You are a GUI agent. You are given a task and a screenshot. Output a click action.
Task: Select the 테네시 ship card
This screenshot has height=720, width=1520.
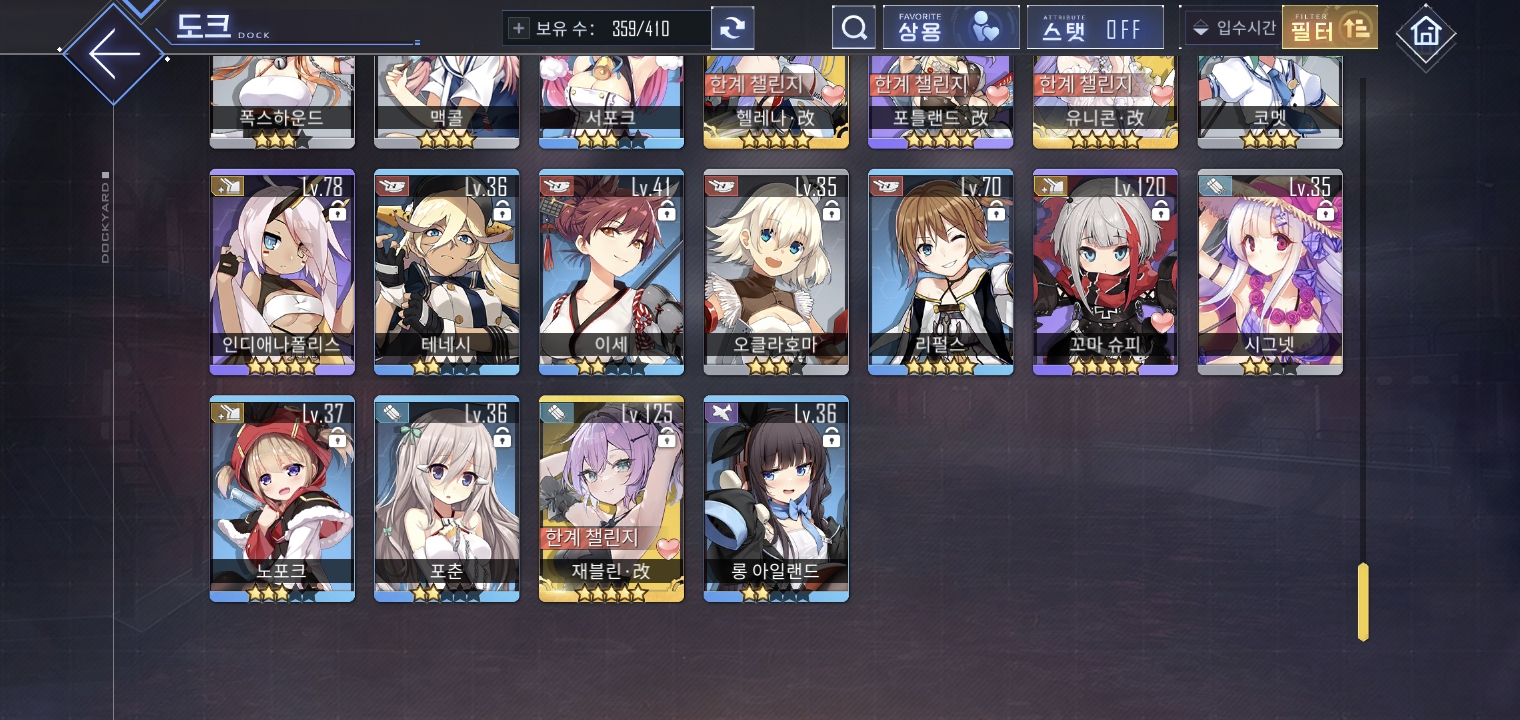click(446, 272)
